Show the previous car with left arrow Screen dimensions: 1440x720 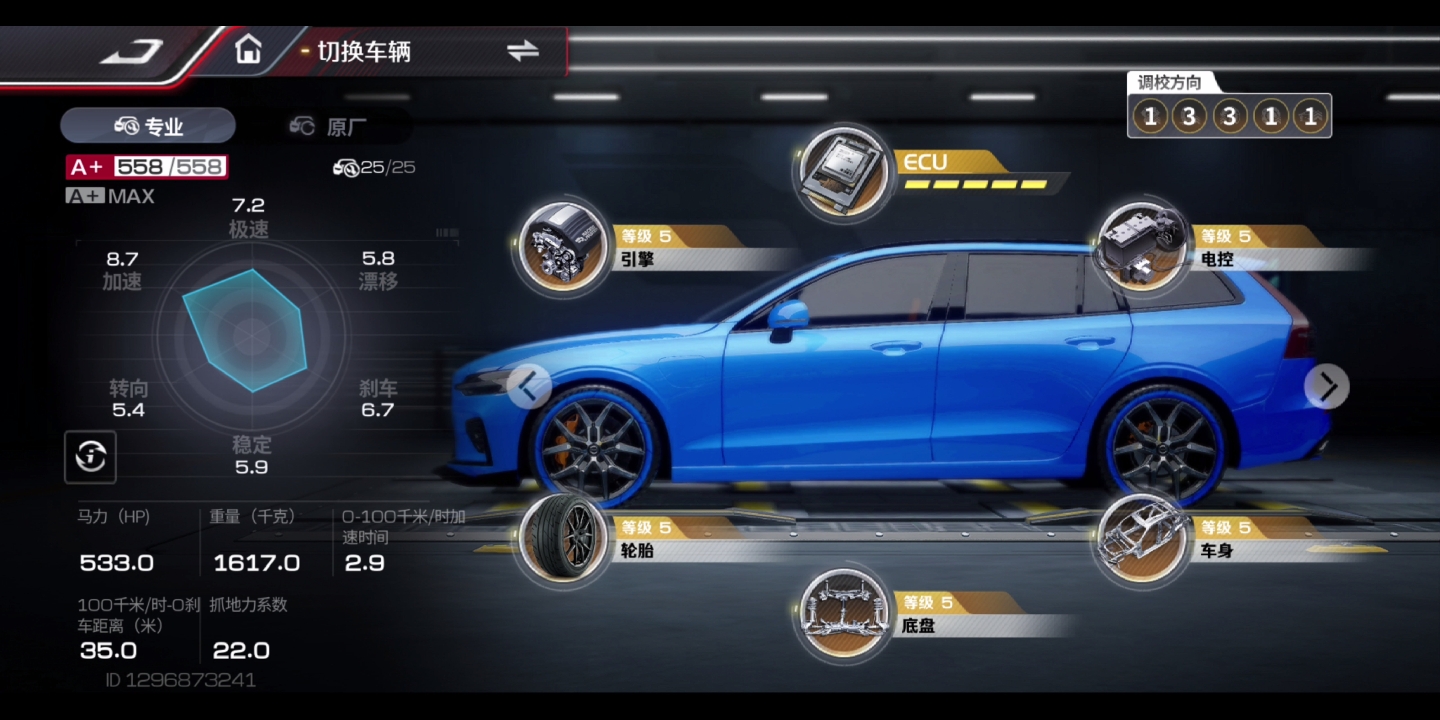(529, 386)
